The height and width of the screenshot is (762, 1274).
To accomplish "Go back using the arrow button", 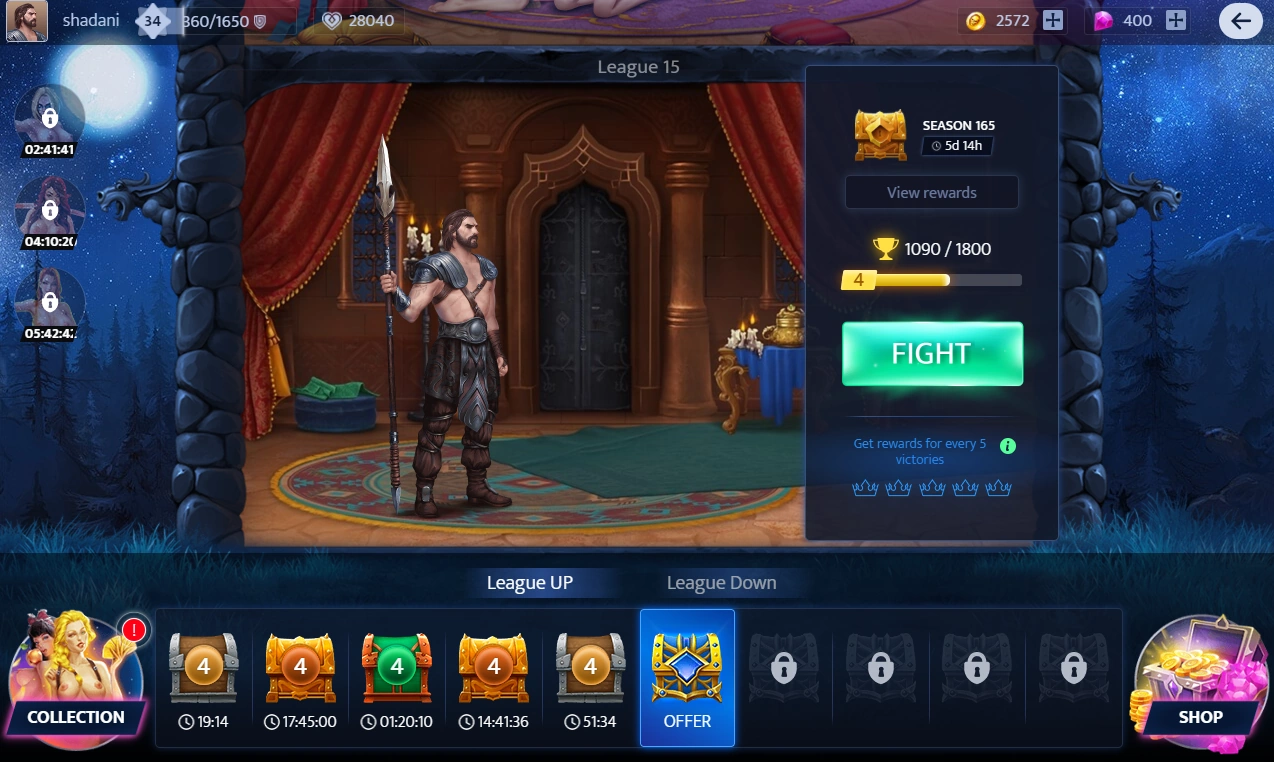I will pos(1240,21).
